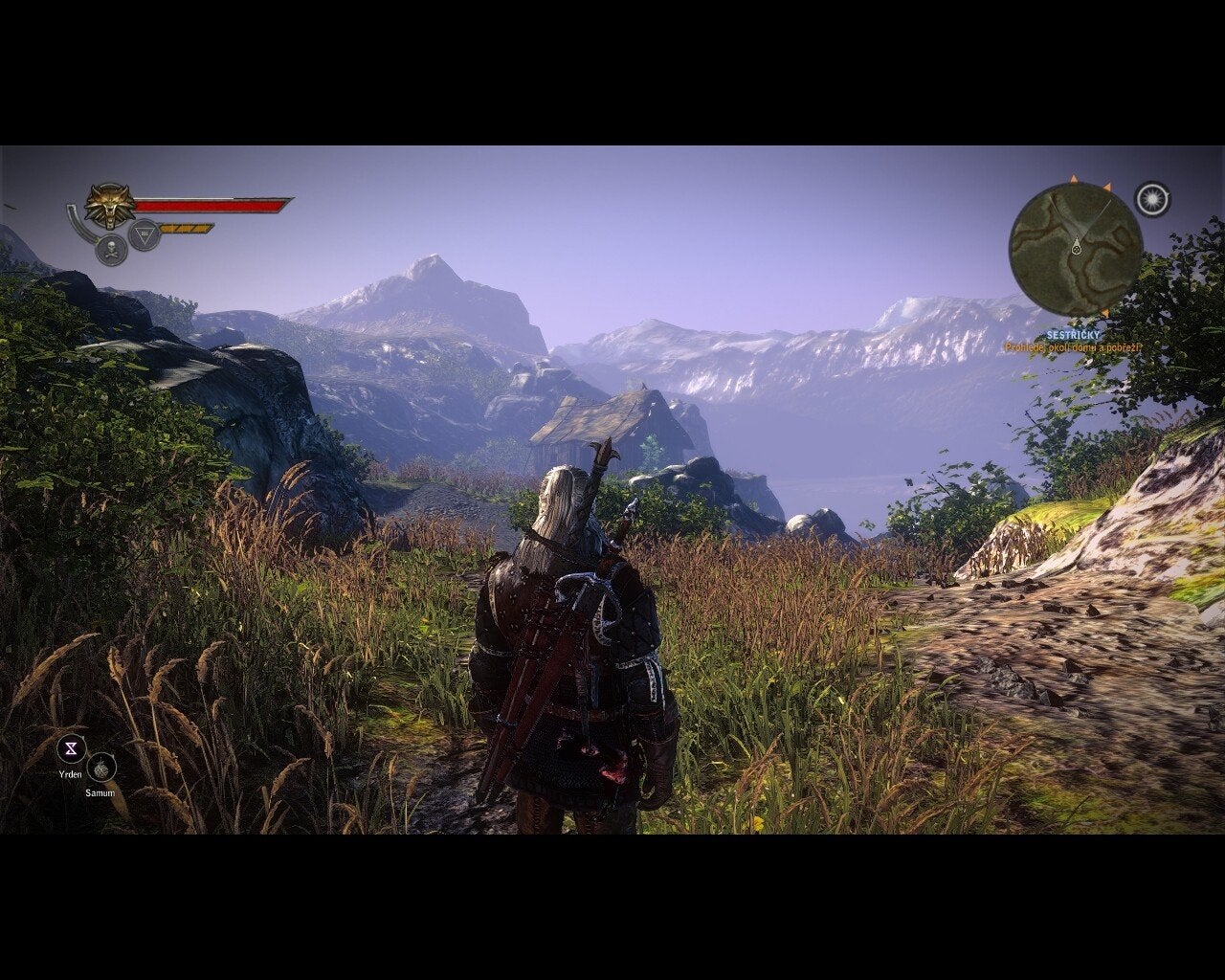The image size is (1225, 980).
Task: Open the tracked Sestřičky quest
Action: tap(1072, 335)
